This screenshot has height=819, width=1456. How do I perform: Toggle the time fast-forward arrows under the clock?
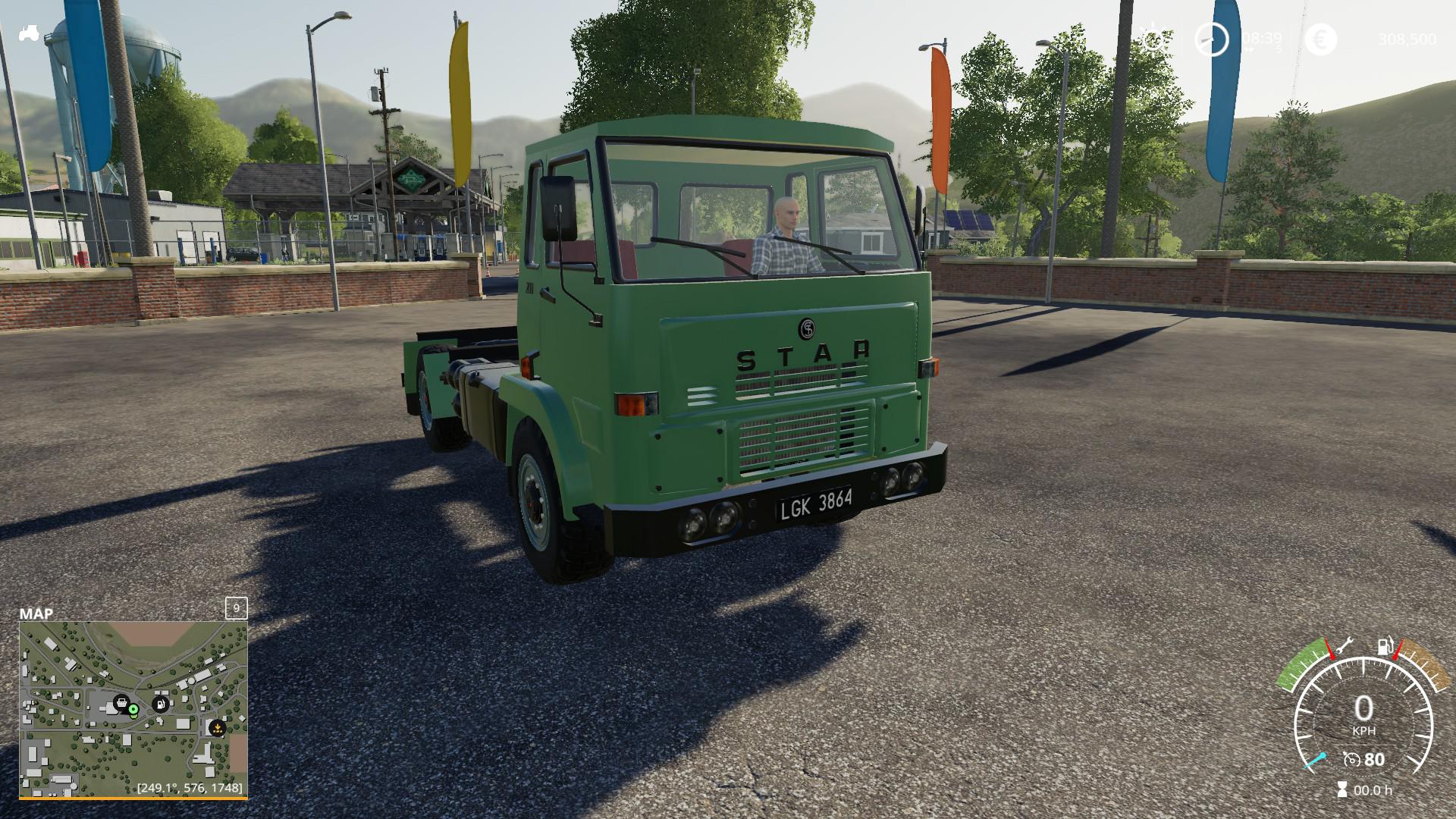[x=1250, y=49]
